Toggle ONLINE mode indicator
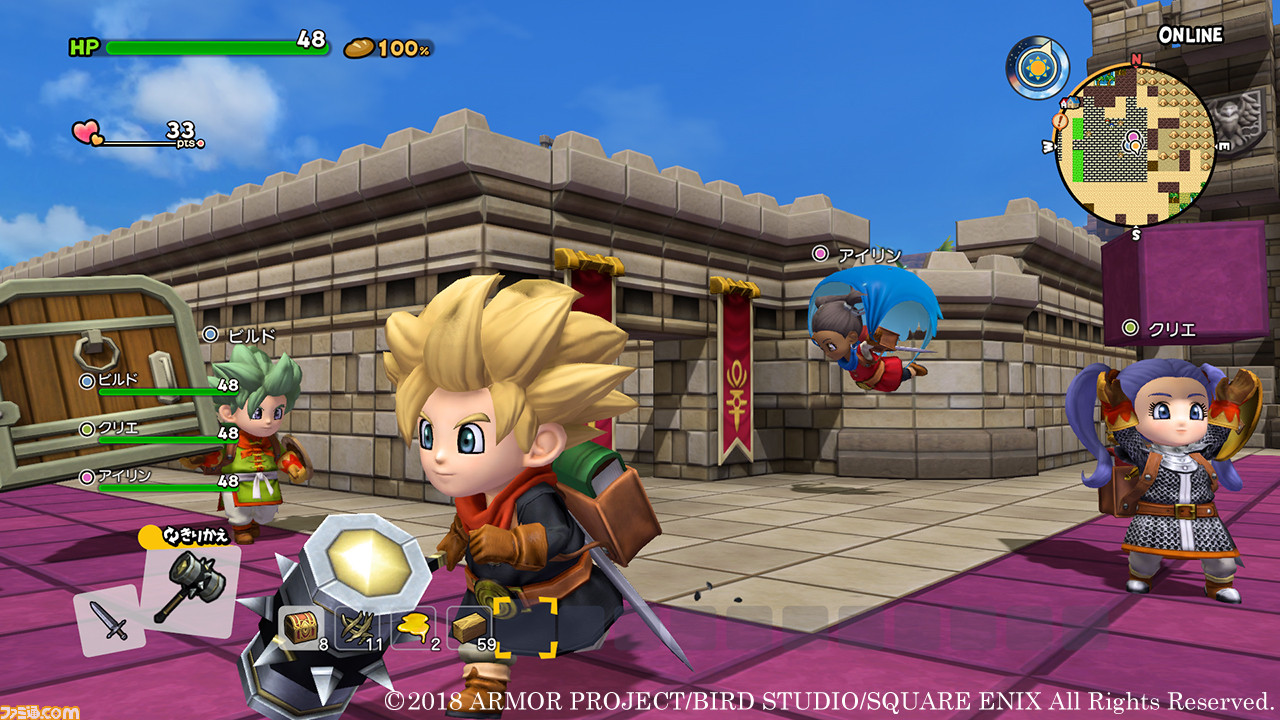The width and height of the screenshot is (1280, 720). point(1192,33)
